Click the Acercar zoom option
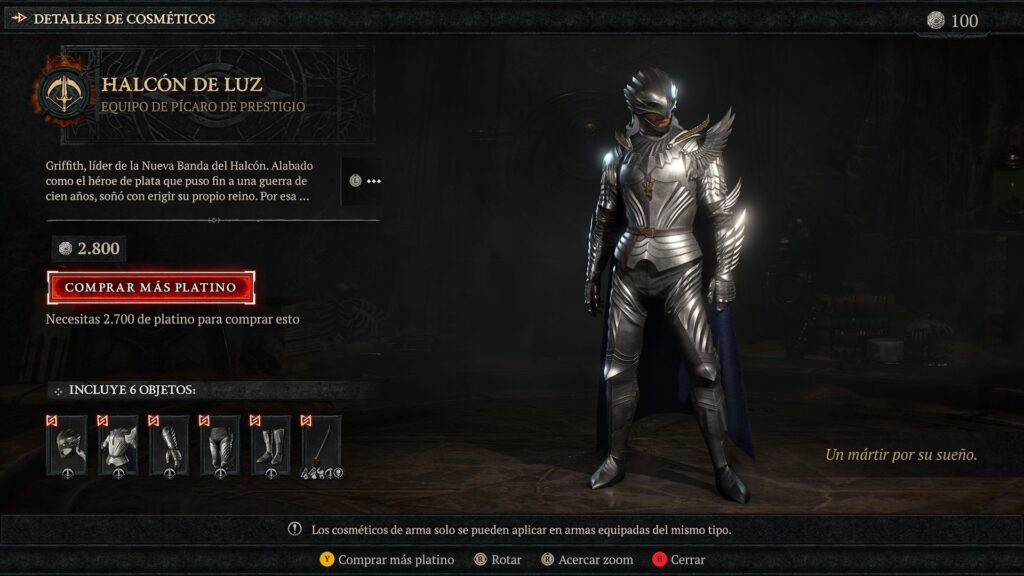Screen dimensions: 1024x576 click(587, 560)
